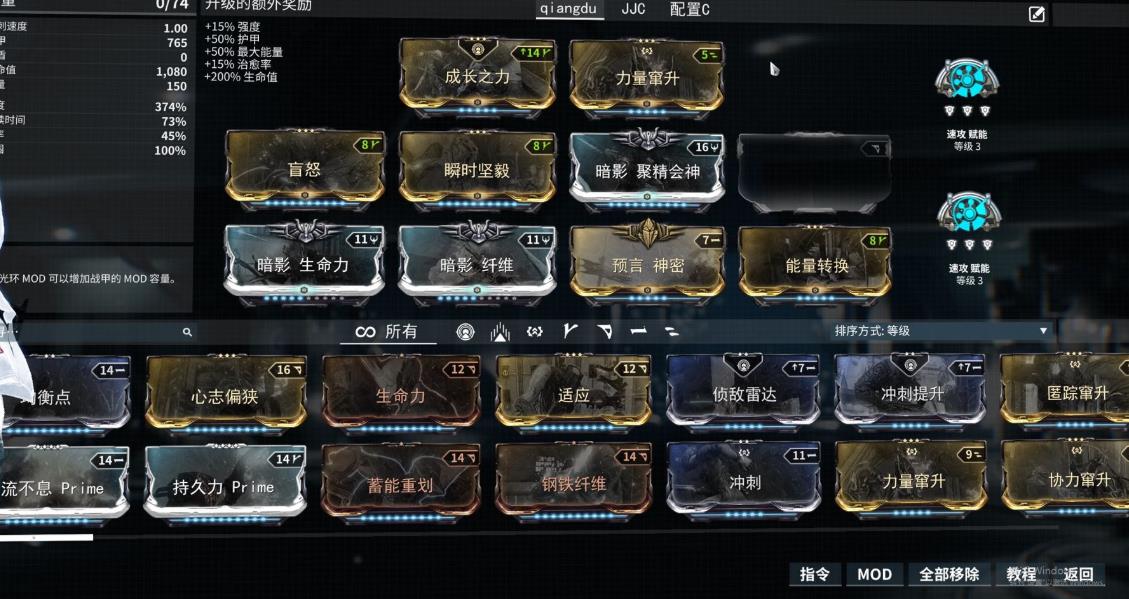
Task: Pick the equipped 盲怒 mod card
Action: (305, 168)
